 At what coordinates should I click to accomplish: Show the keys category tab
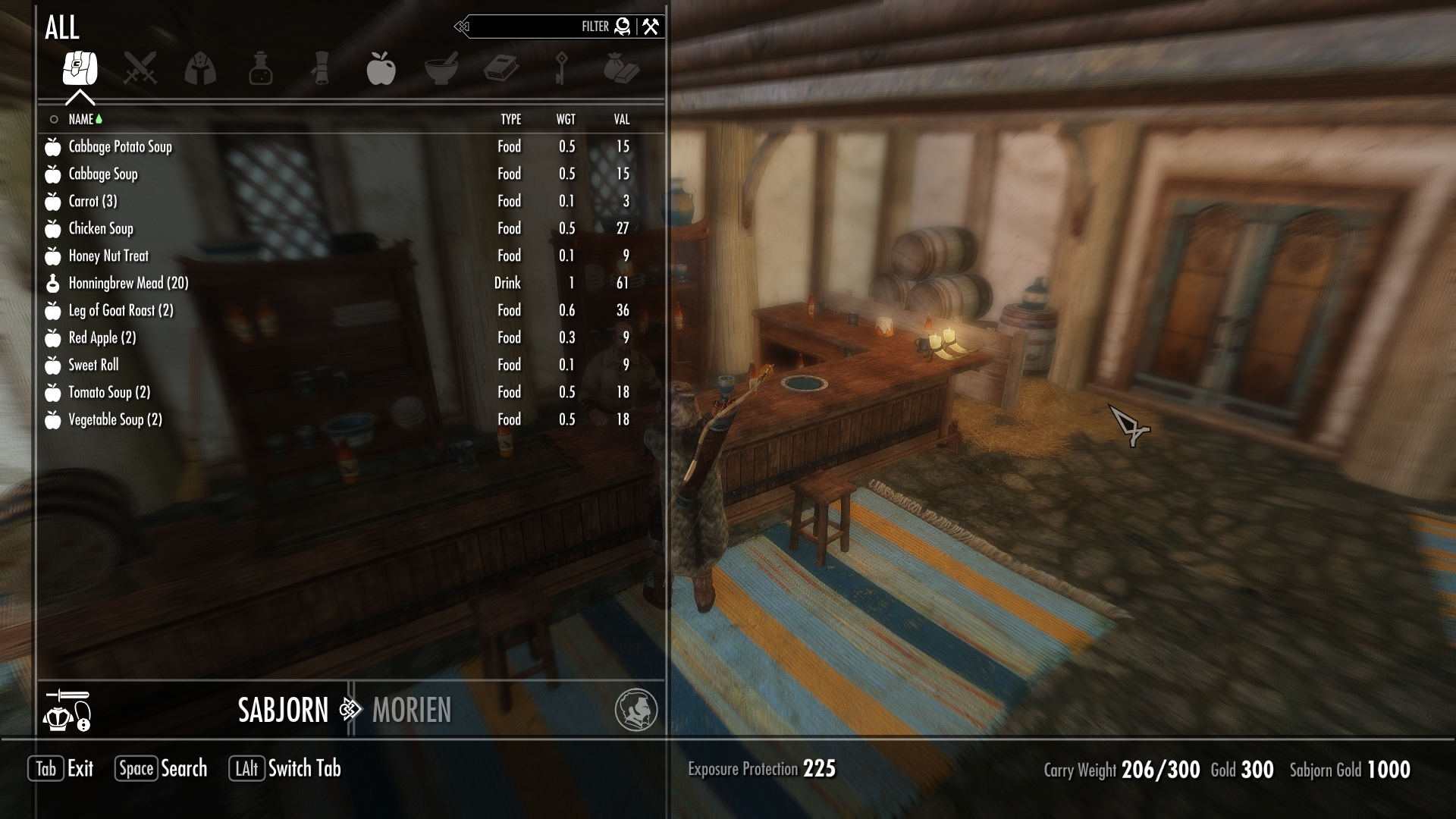coord(561,68)
